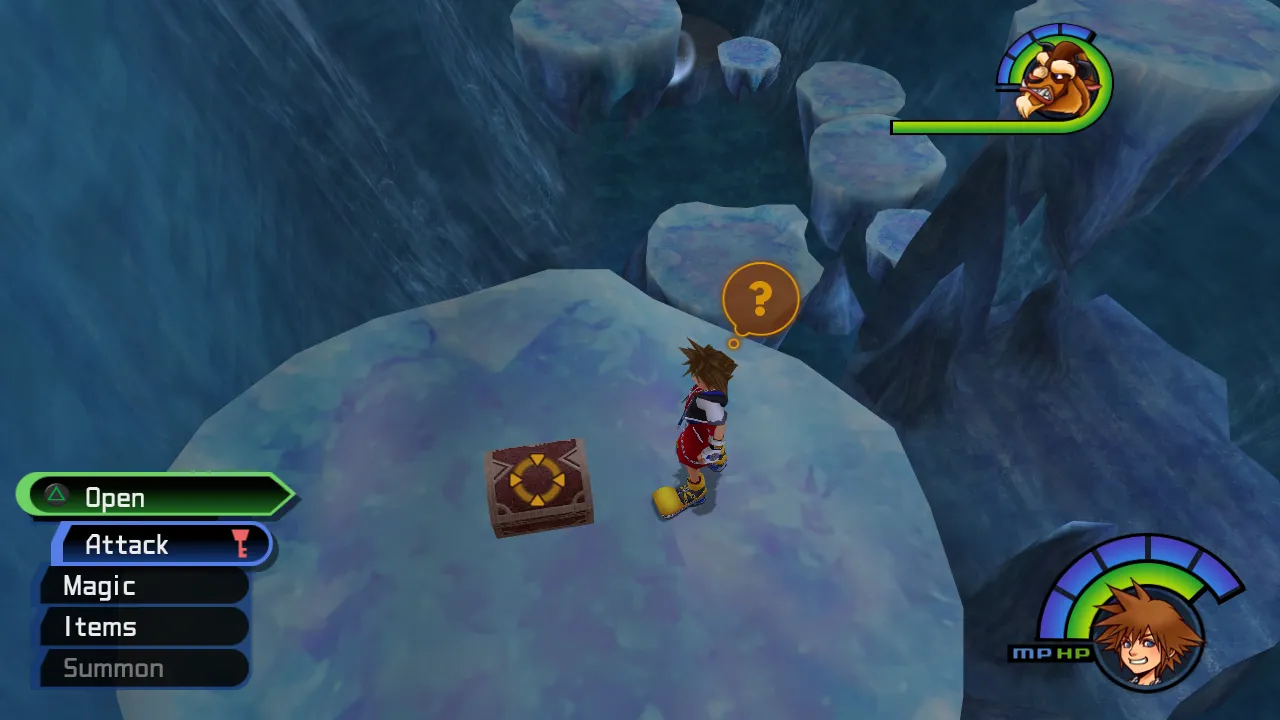
Task: Select Magic from the command menu
Action: tap(97, 586)
